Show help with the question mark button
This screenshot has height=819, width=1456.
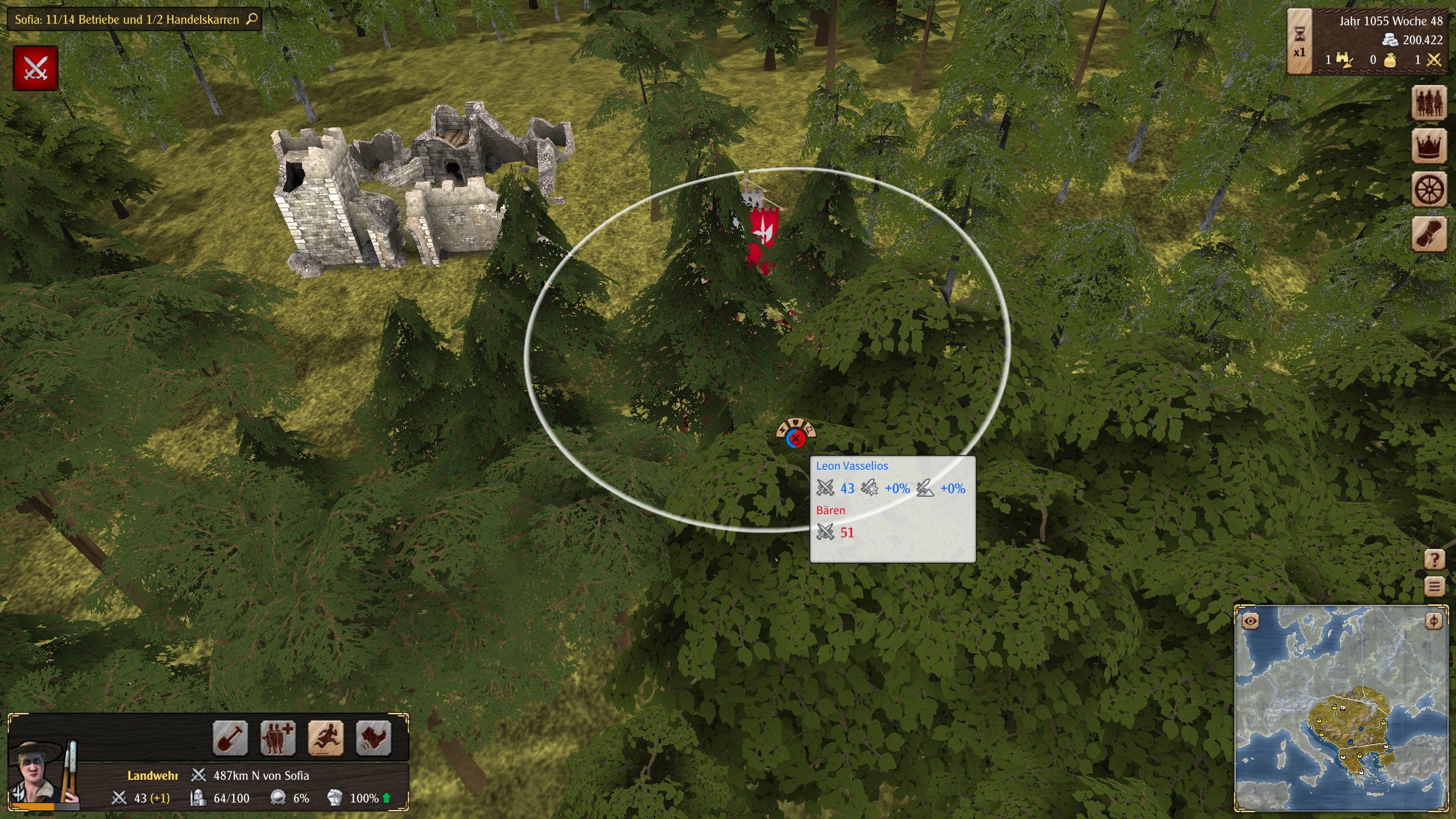1434,560
